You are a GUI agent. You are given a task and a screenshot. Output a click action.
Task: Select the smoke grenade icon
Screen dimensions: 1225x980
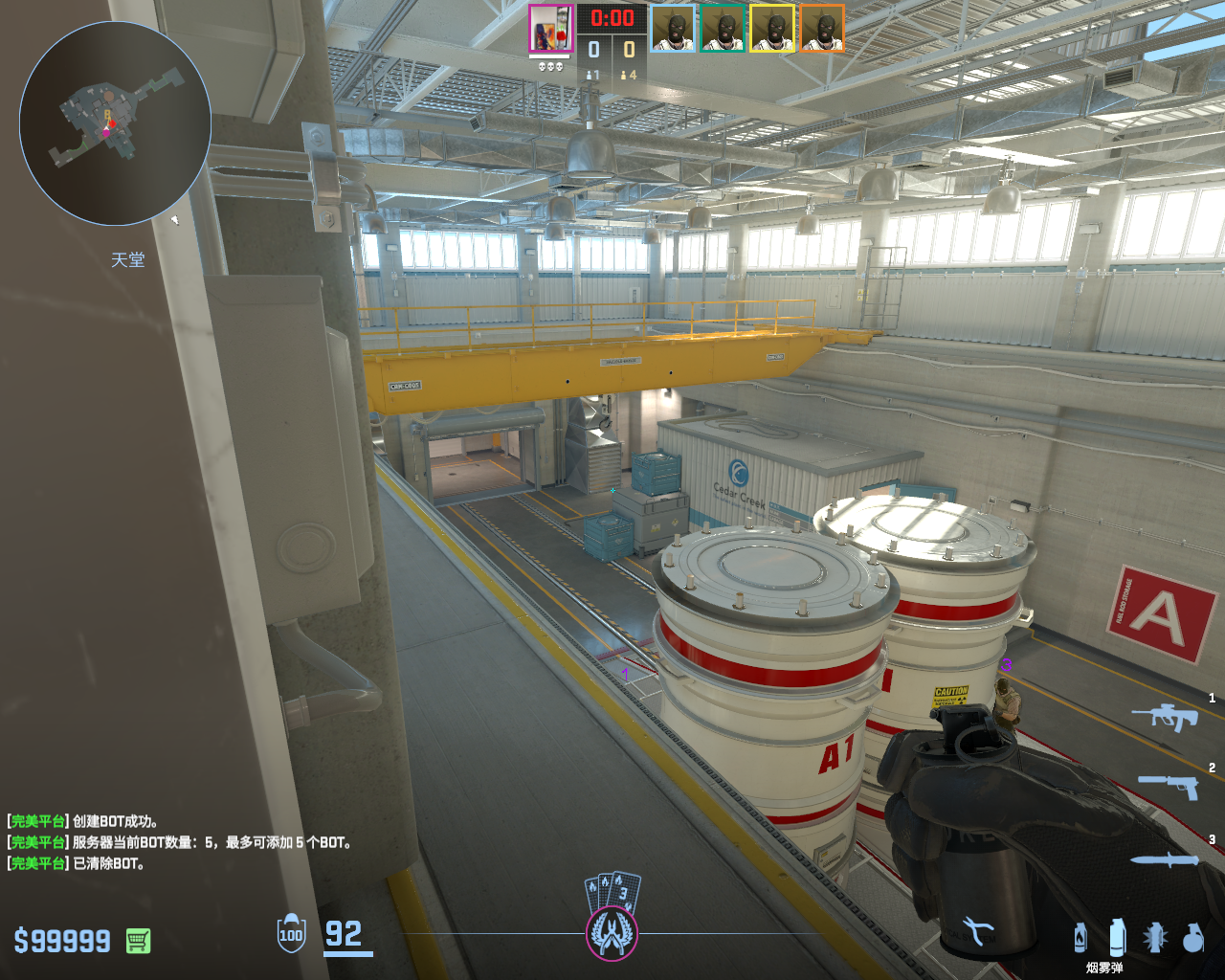(1116, 936)
